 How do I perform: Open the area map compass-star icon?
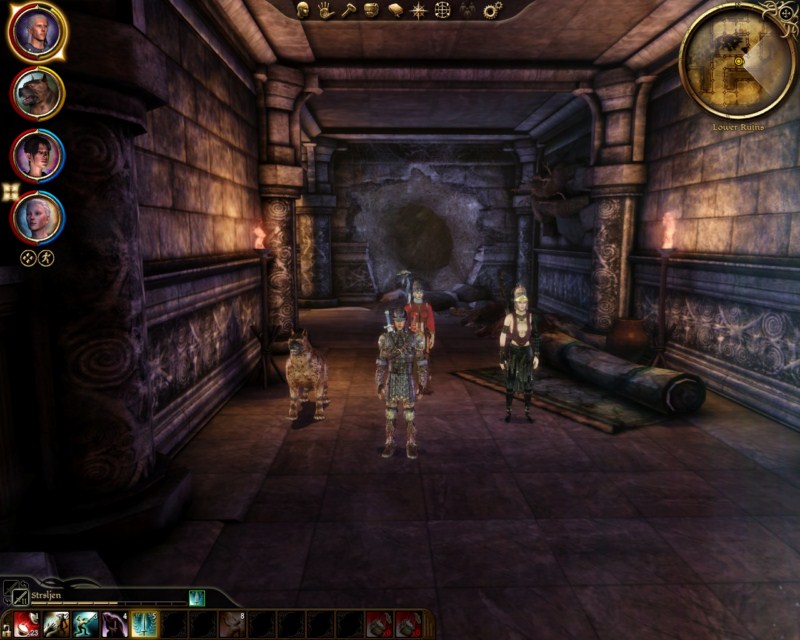(x=418, y=10)
